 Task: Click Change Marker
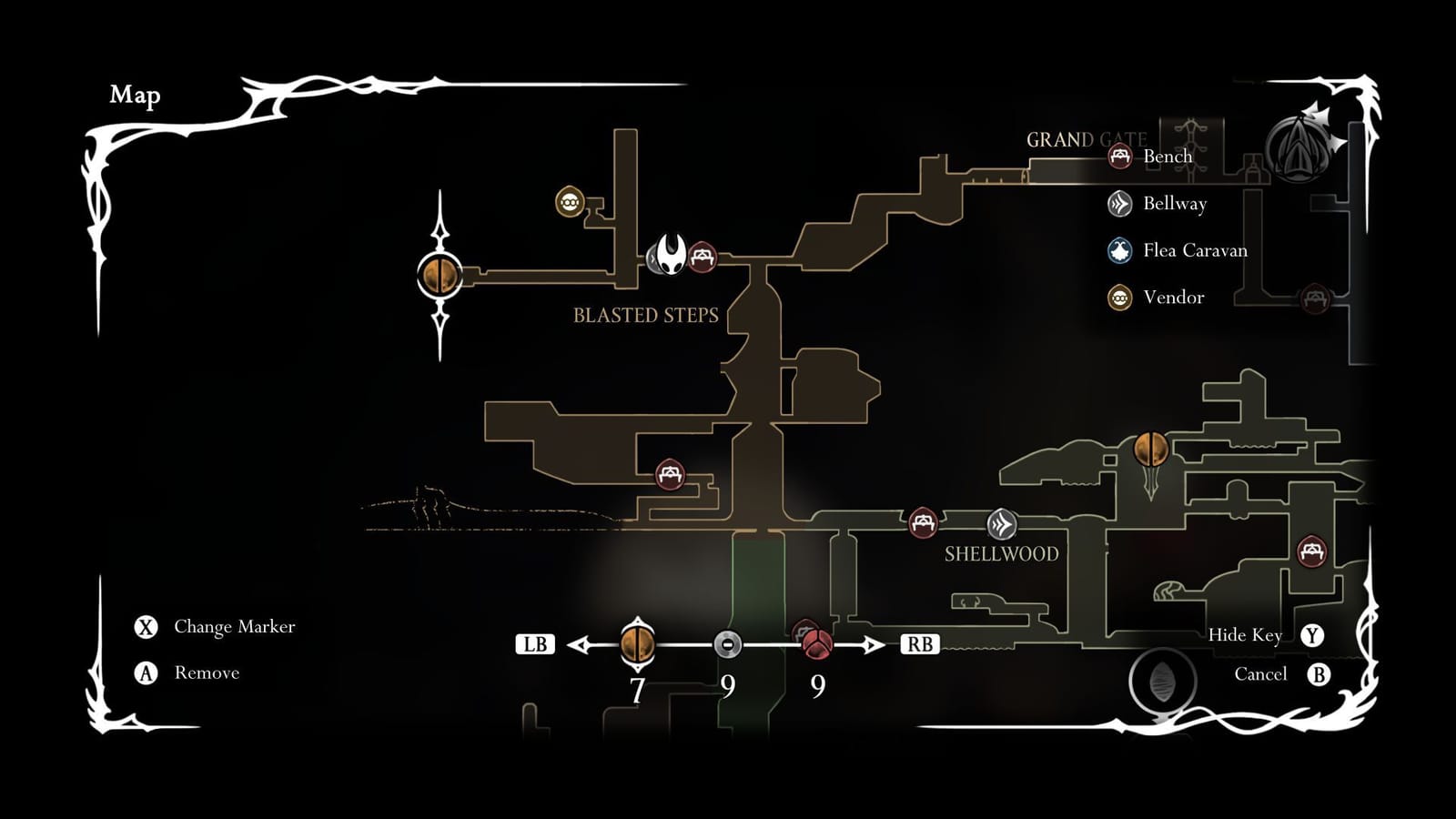215,626
